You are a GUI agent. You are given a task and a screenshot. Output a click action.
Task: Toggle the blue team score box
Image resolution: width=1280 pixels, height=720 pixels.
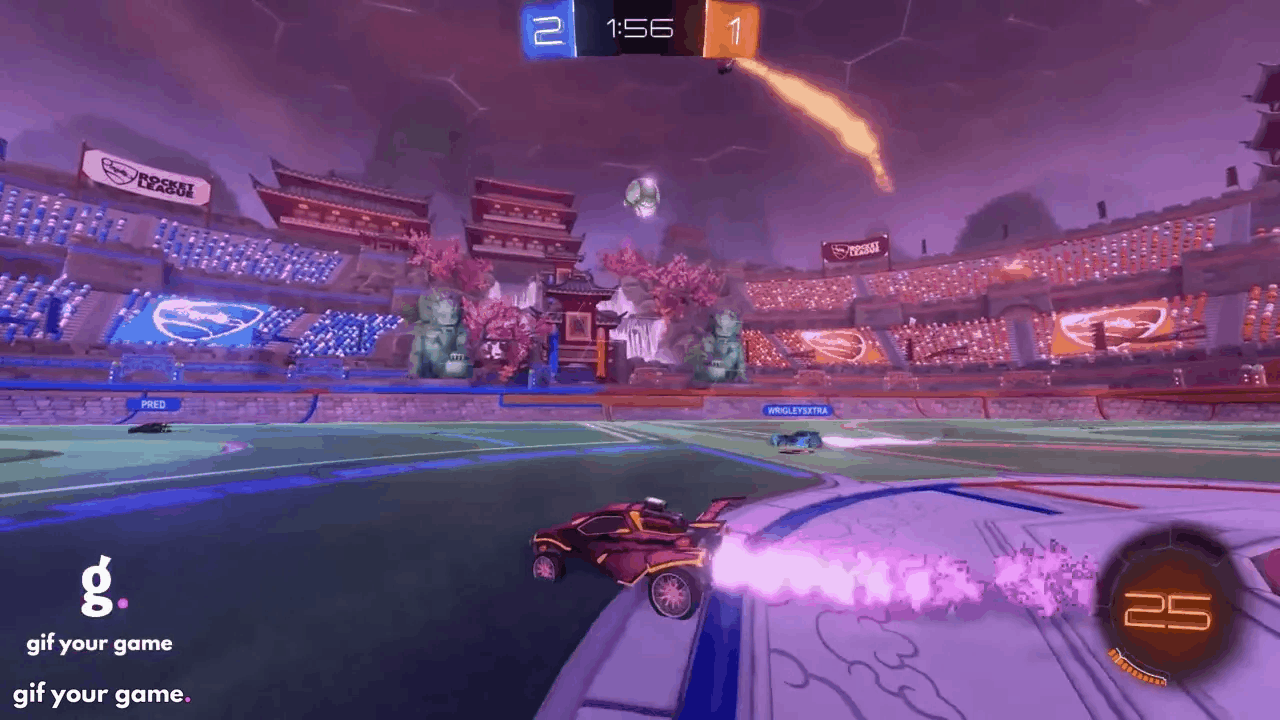pos(547,30)
